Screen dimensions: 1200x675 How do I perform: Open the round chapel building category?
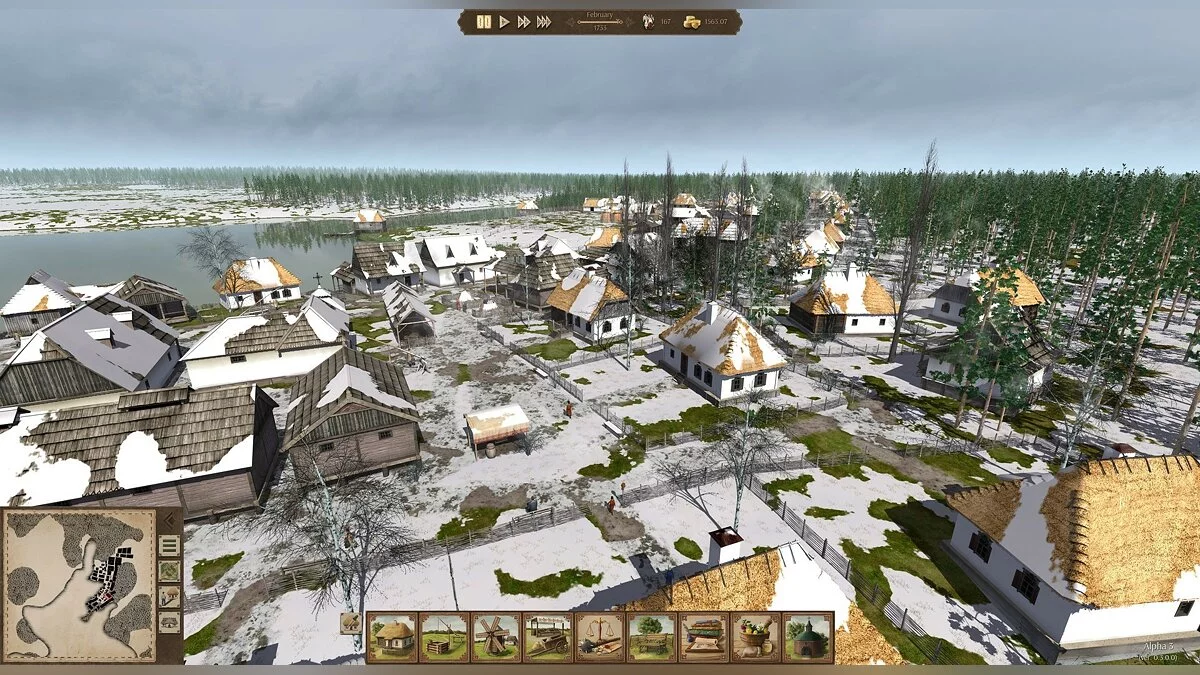(808, 637)
